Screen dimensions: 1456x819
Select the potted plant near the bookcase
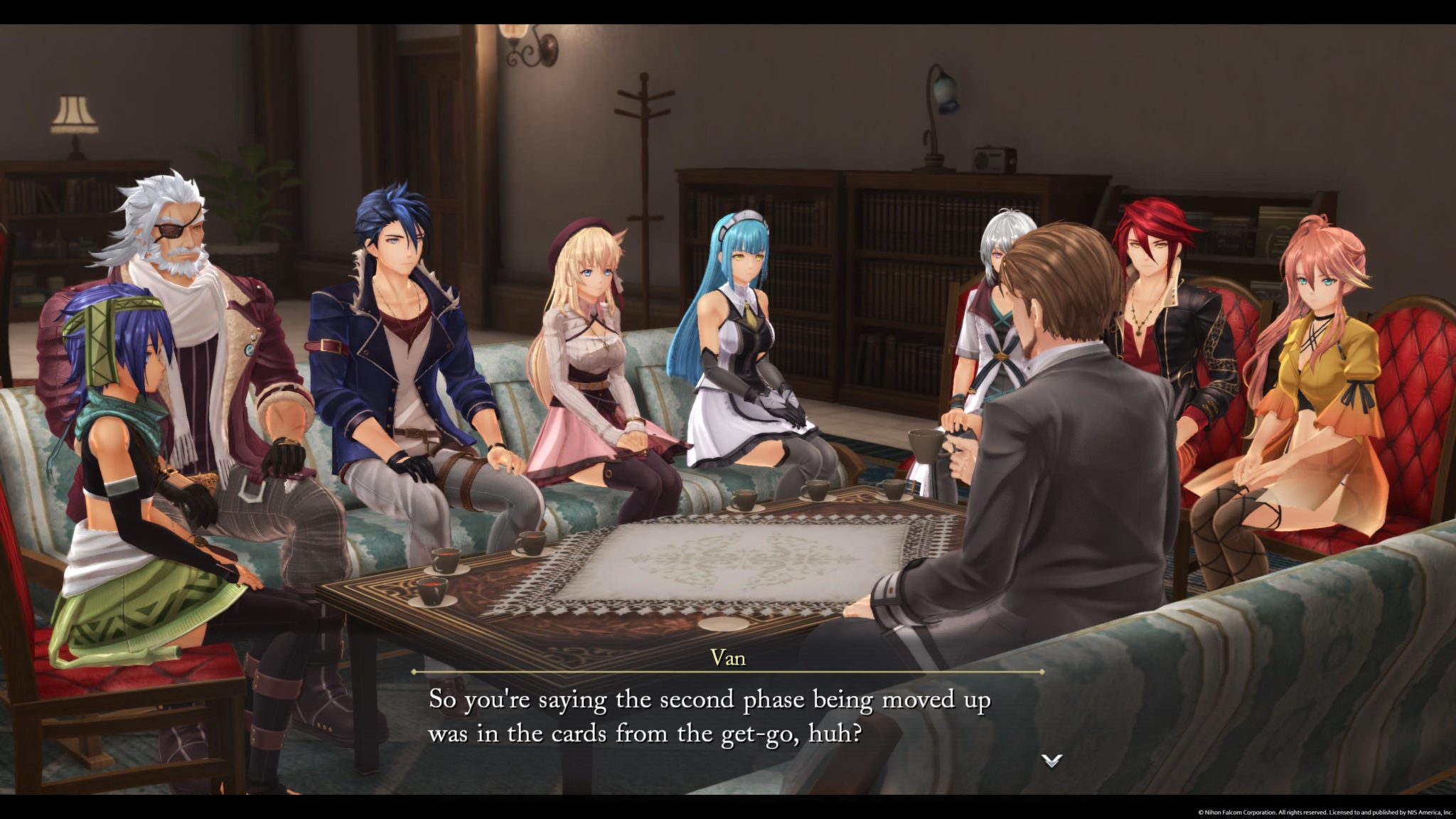click(252, 192)
